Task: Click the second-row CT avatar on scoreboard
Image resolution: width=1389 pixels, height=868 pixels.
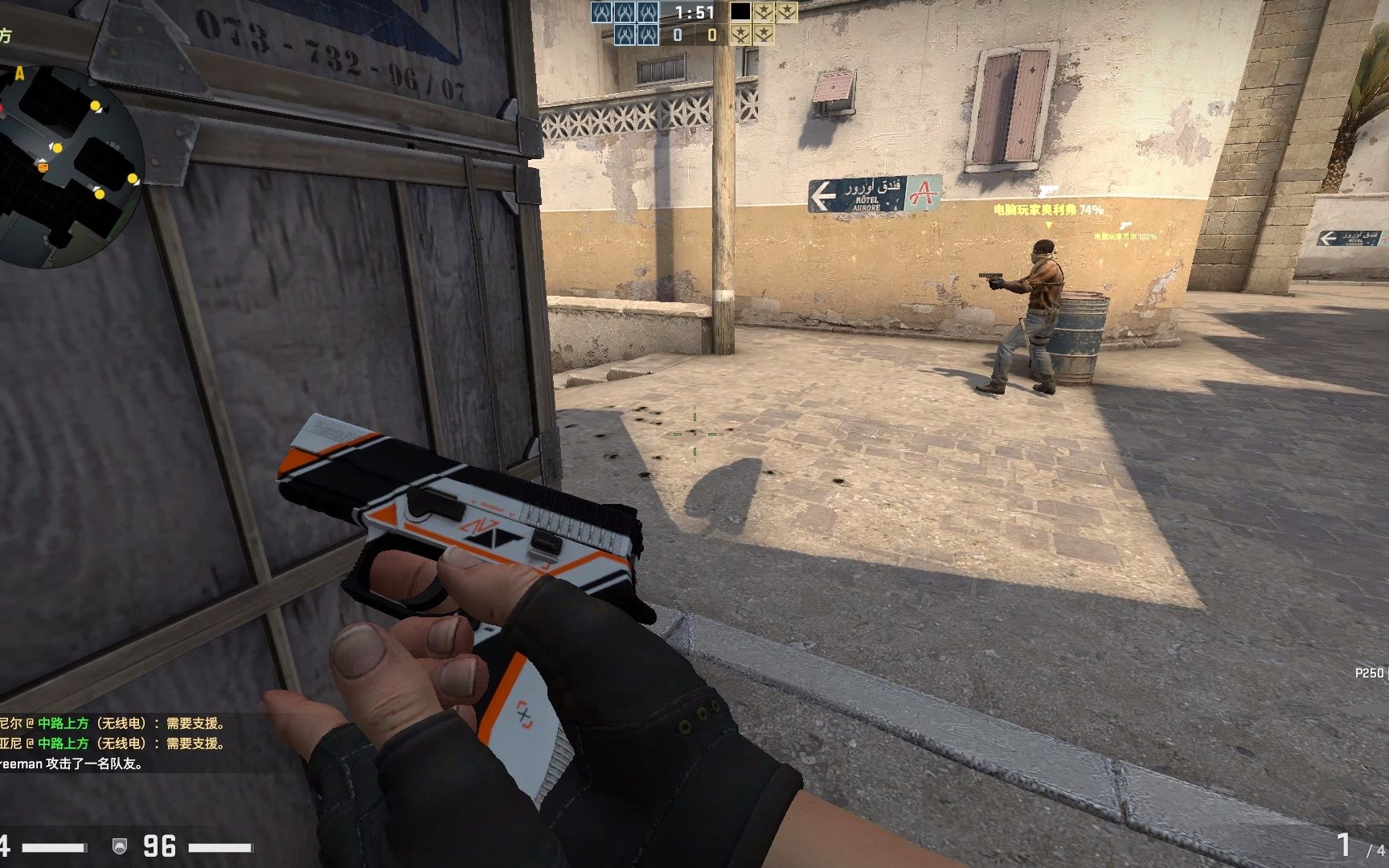Action: pyautogui.click(x=625, y=36)
